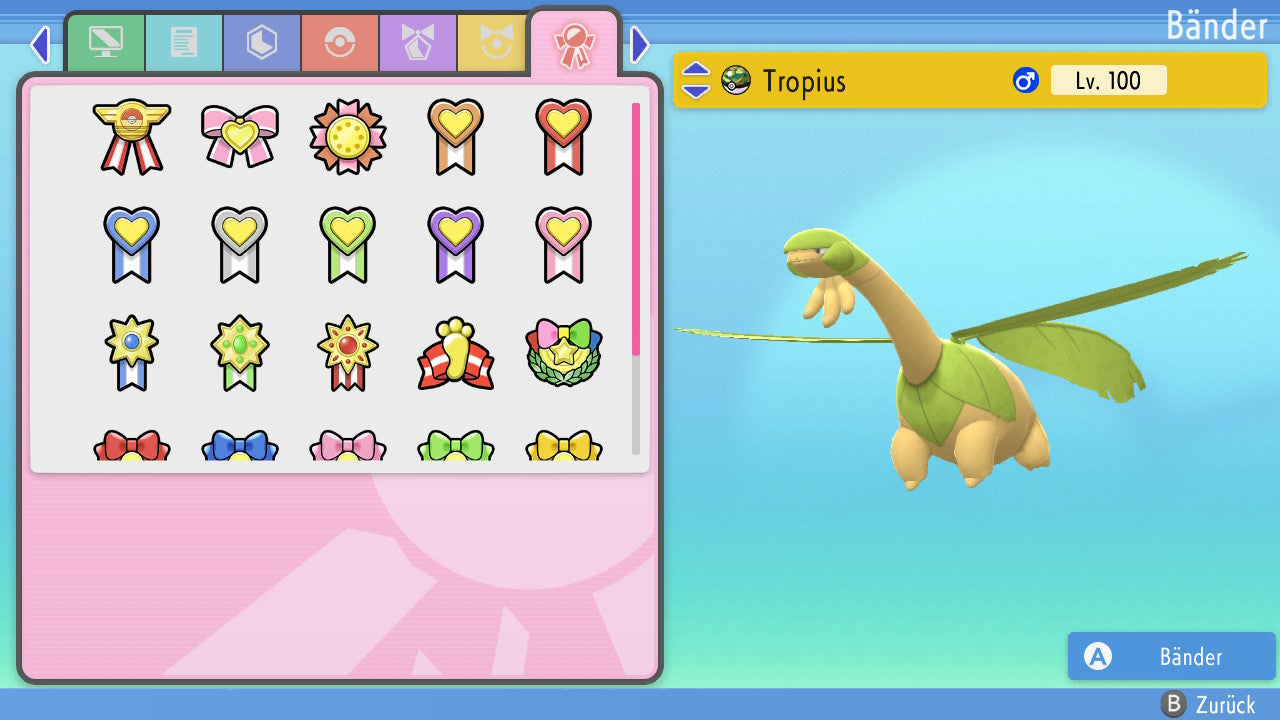The image size is (1280, 720).
Task: Select the green laurel wreath star ribbon
Action: coord(563,354)
